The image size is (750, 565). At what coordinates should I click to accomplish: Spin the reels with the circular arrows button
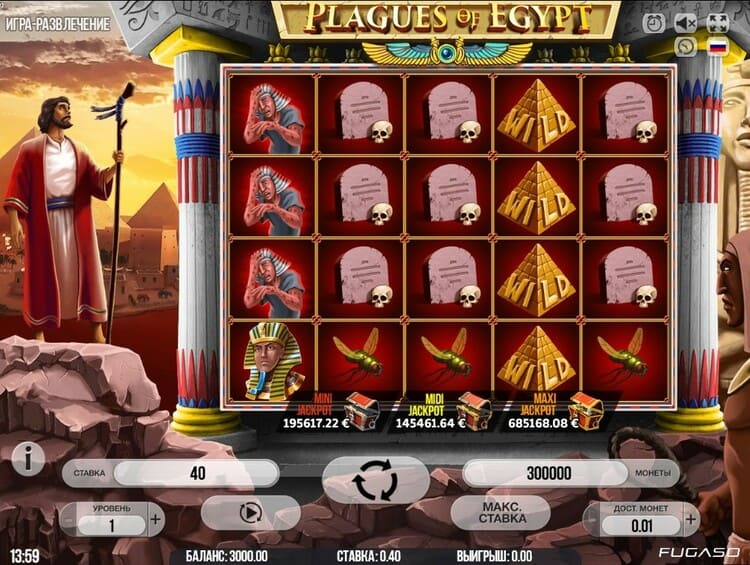375,481
